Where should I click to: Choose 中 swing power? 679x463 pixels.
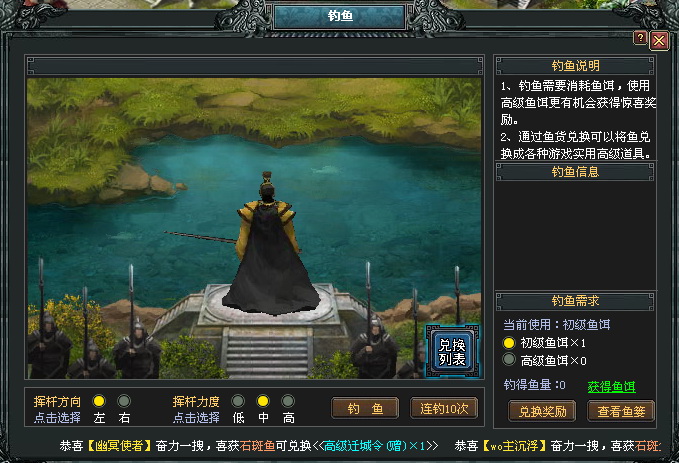263,401
